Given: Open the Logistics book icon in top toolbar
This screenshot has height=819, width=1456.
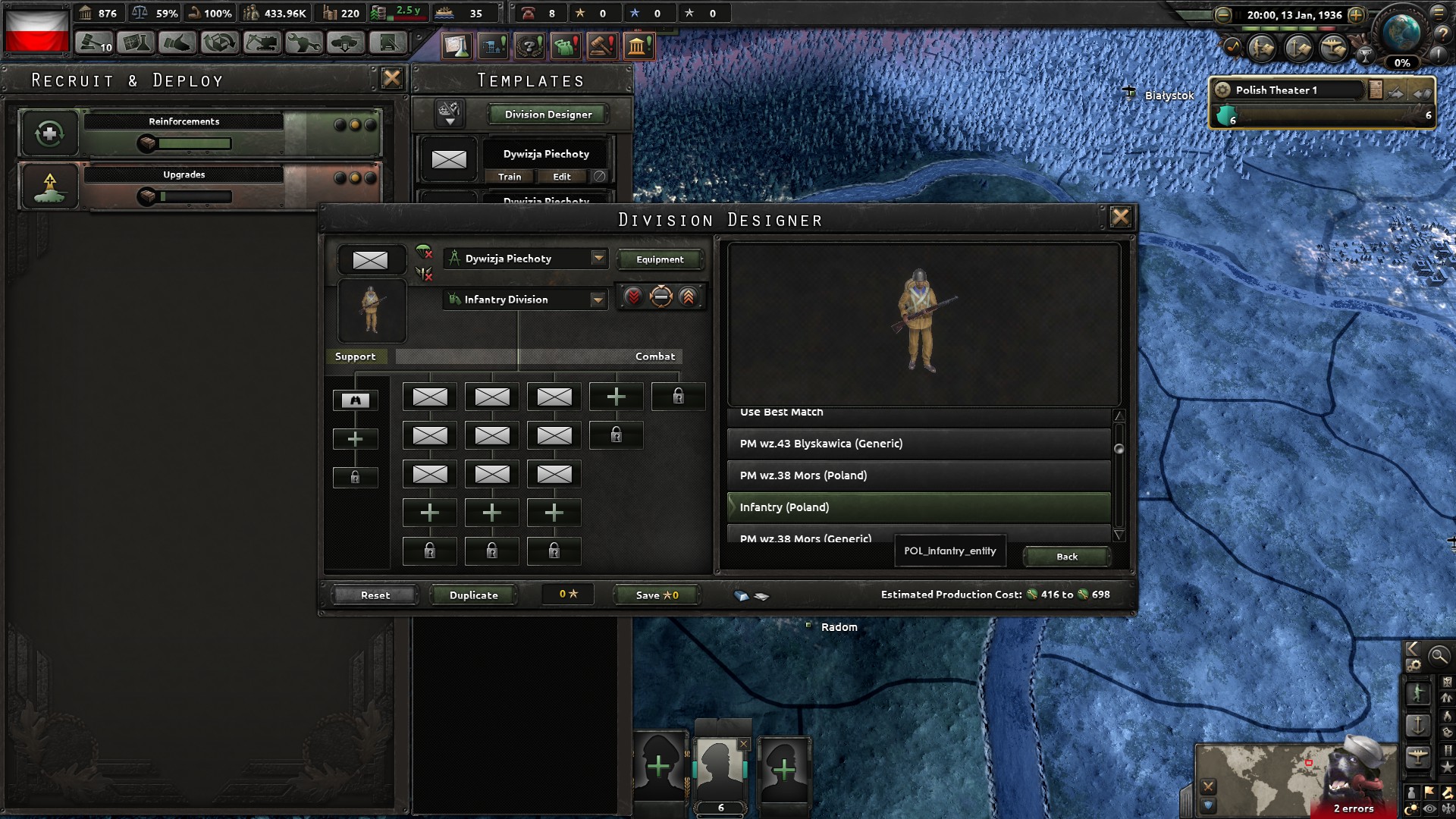Looking at the screenshot, I should tap(388, 42).
